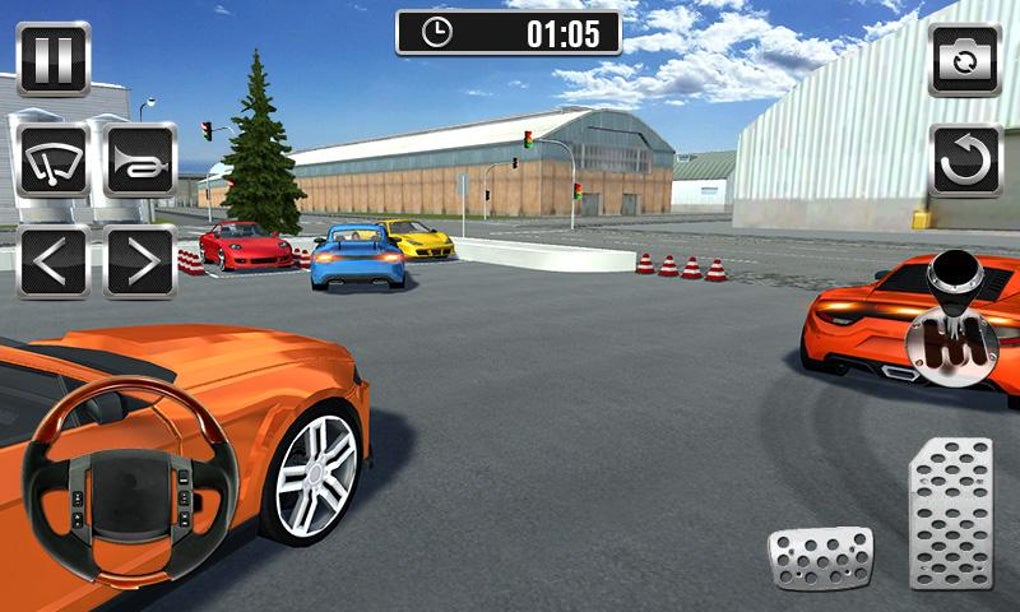Tap the left arrow indicator button

coord(53,262)
